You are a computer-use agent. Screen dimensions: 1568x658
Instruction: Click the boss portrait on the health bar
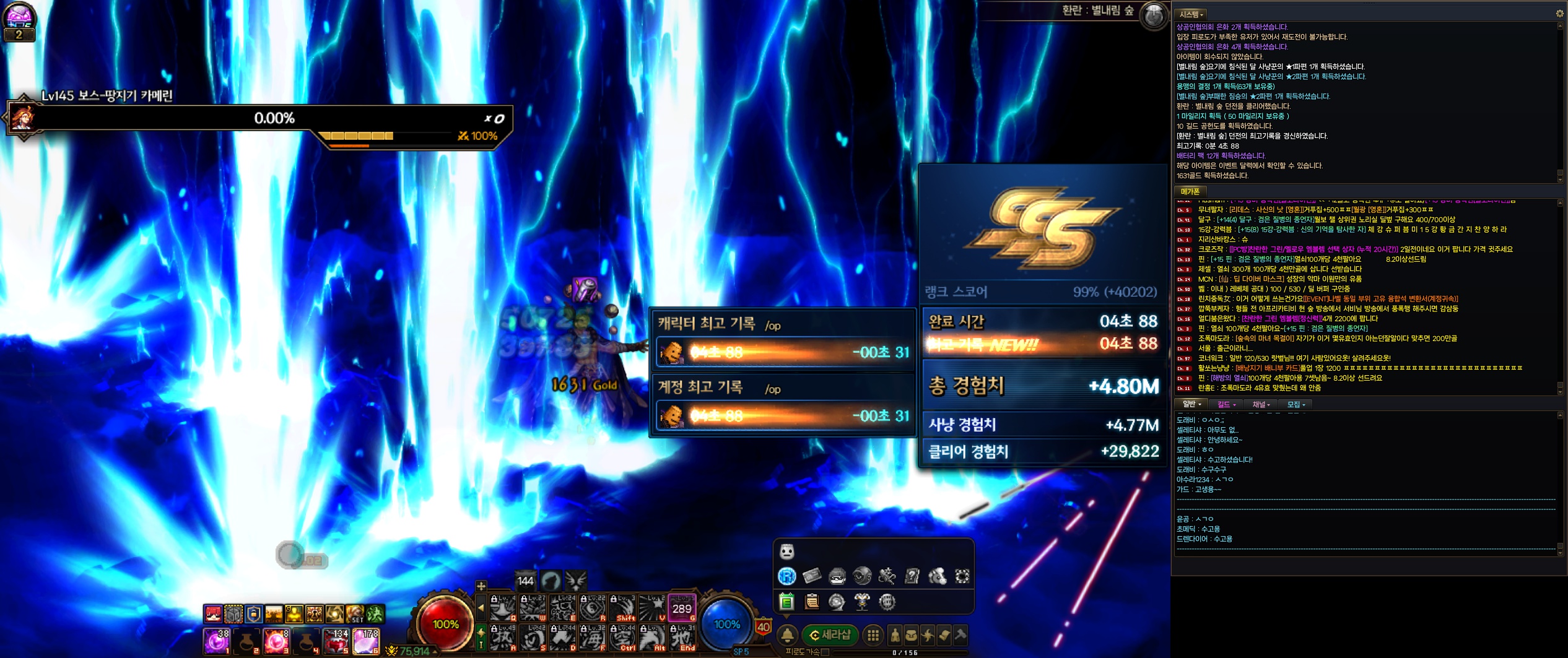(22, 118)
